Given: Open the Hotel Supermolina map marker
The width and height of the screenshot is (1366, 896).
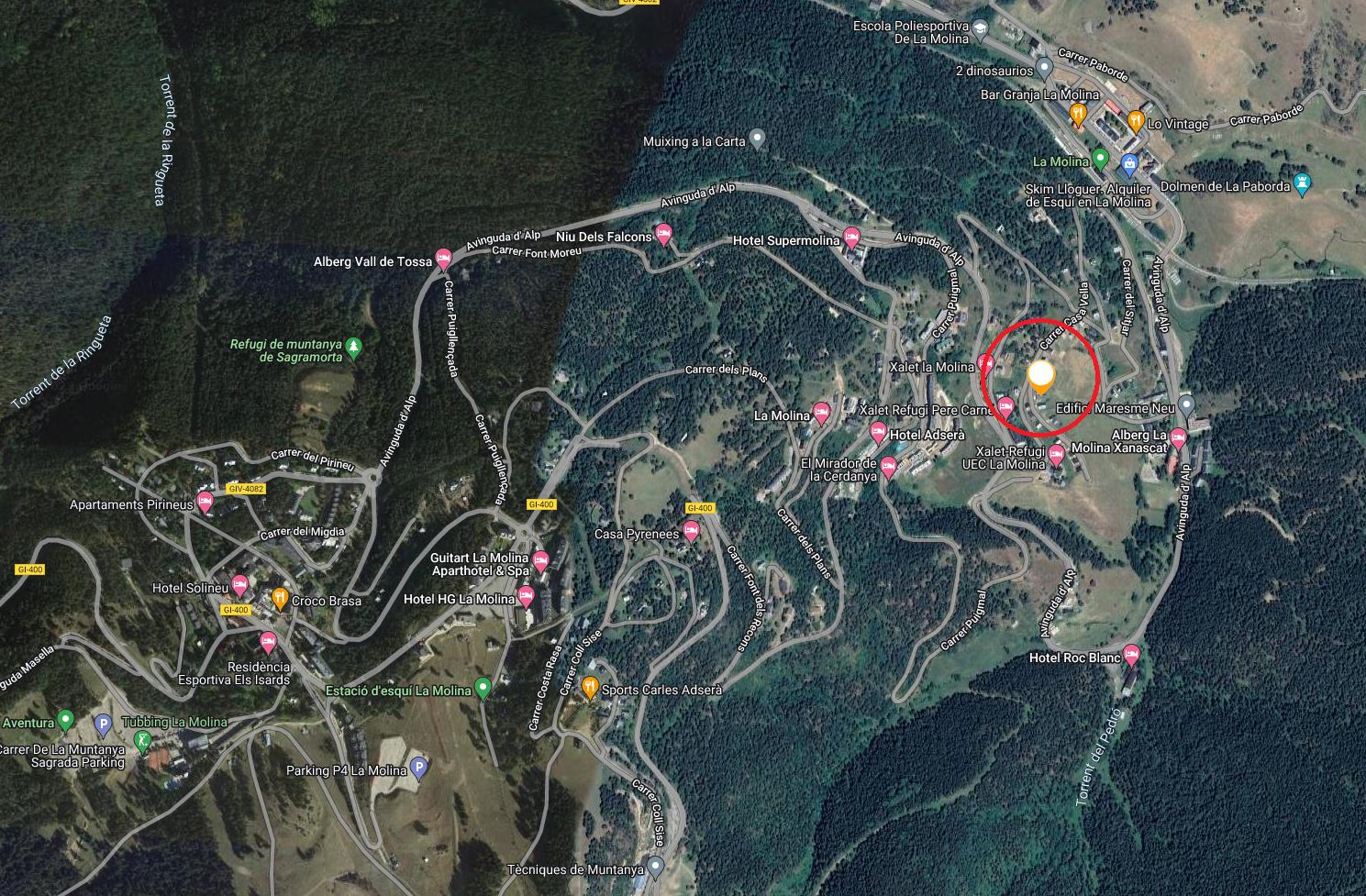Looking at the screenshot, I should point(851,238).
